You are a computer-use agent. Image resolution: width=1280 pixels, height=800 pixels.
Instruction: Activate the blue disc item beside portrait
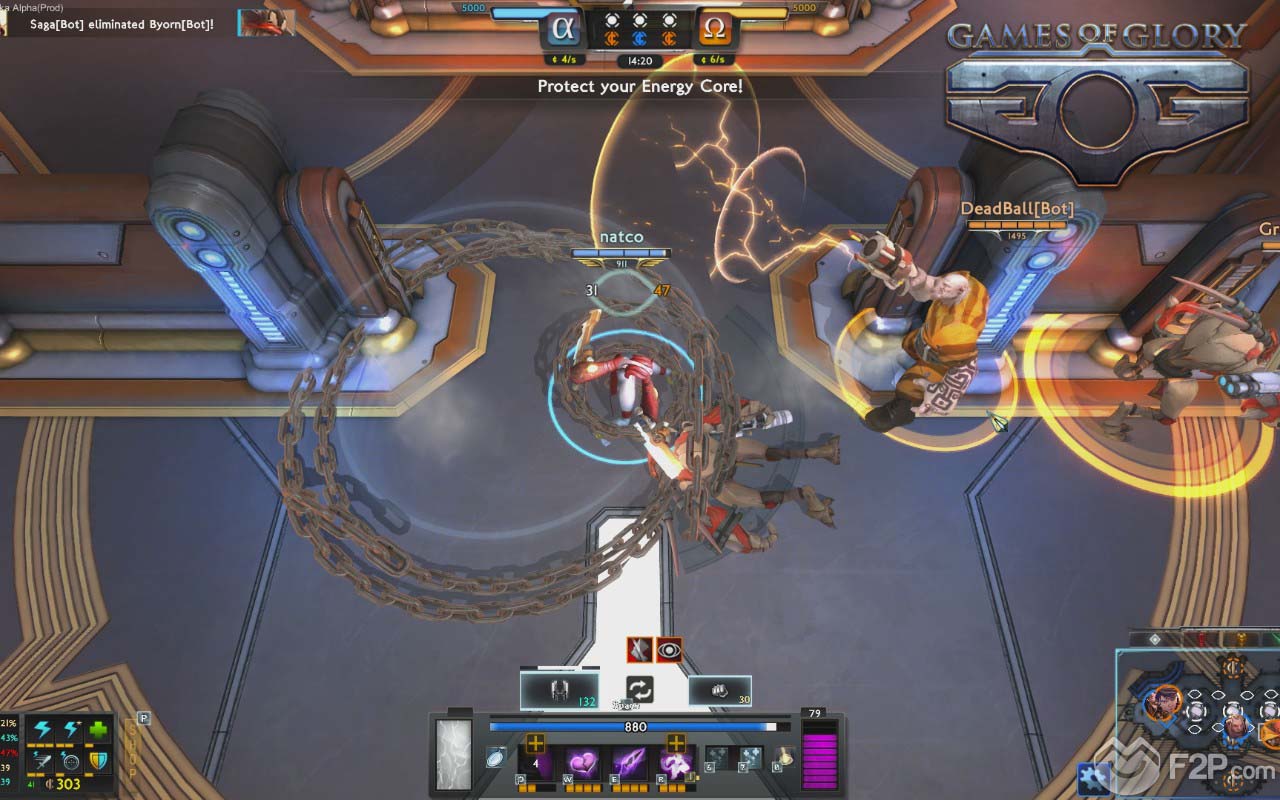click(497, 758)
